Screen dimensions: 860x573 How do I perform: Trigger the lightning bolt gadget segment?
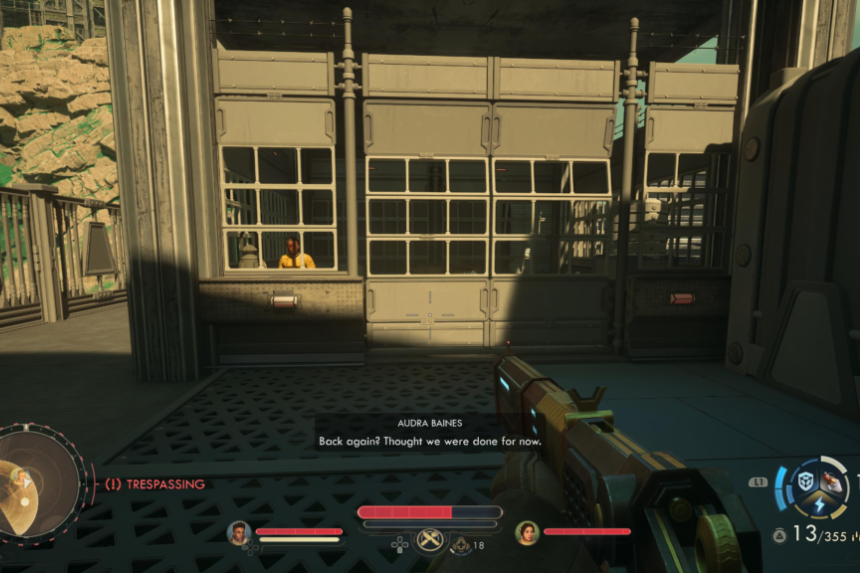pos(820,506)
